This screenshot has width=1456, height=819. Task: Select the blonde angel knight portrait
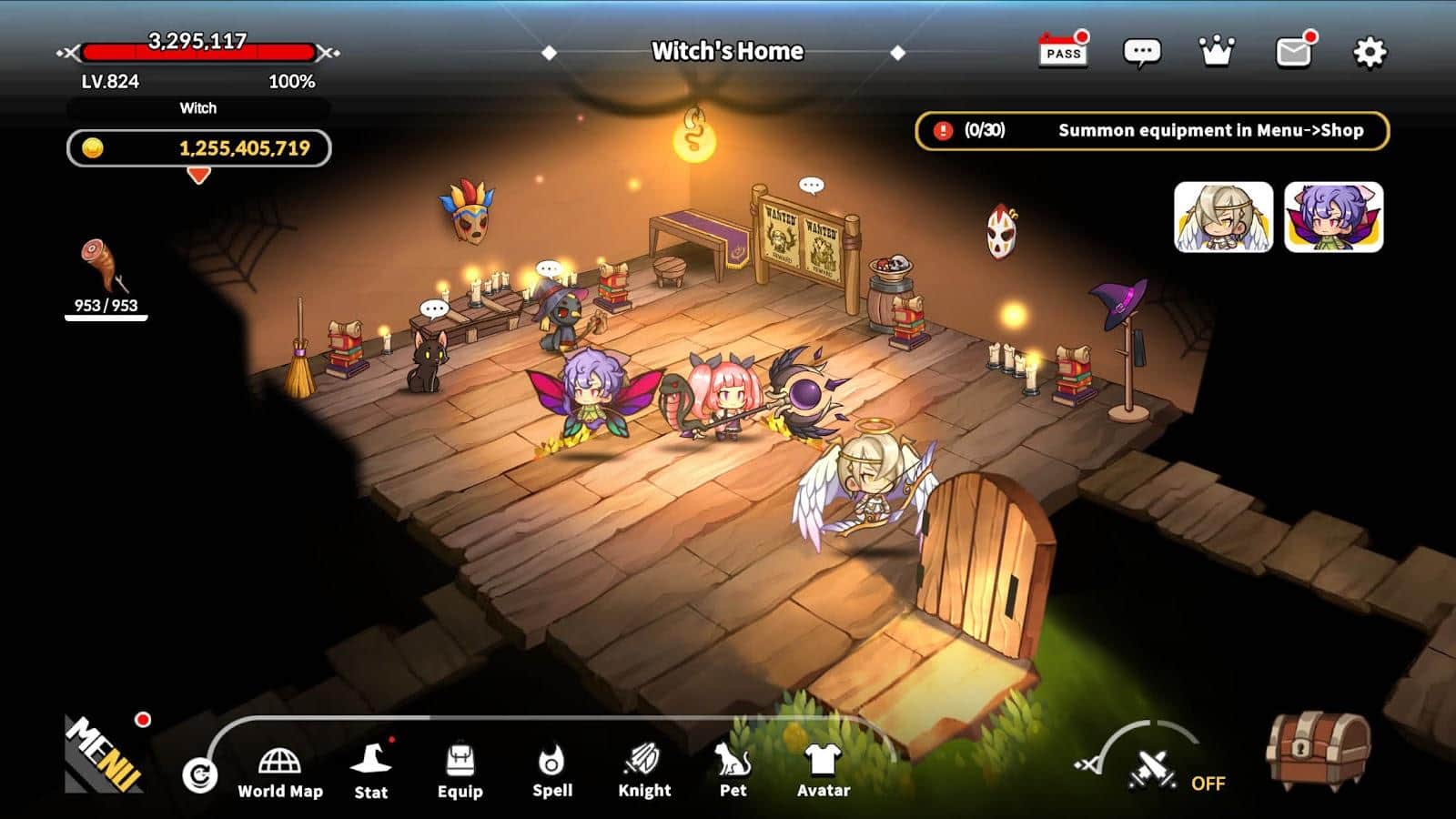point(1223,217)
